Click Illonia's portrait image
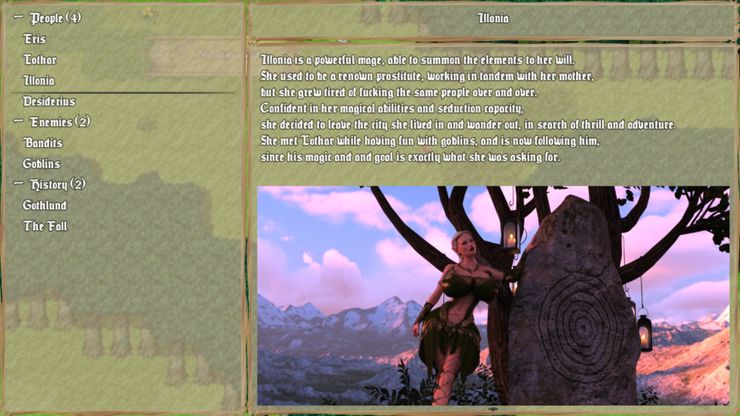740x416 pixels. [x=493, y=295]
